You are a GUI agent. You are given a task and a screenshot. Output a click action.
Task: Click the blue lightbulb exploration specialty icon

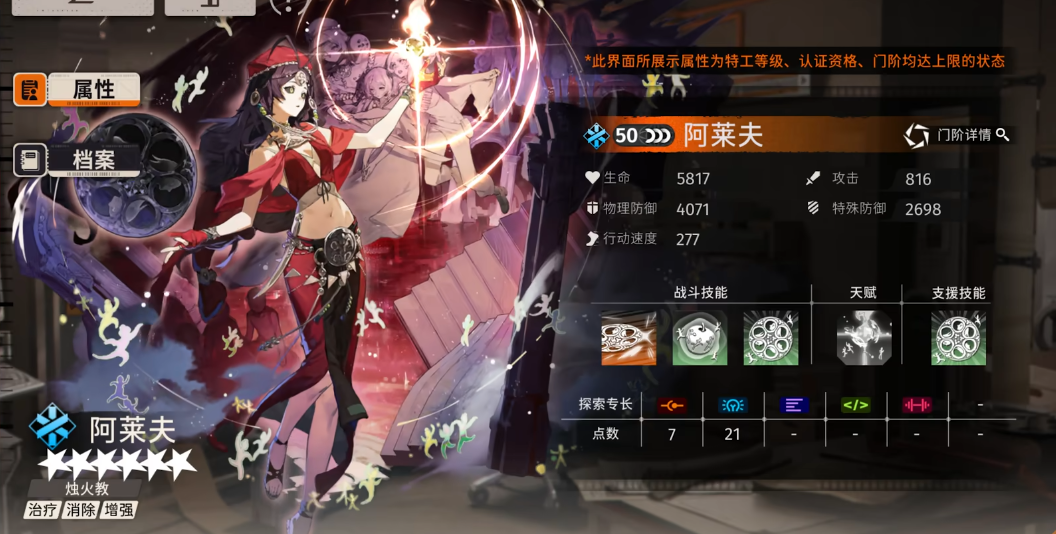[x=733, y=405]
